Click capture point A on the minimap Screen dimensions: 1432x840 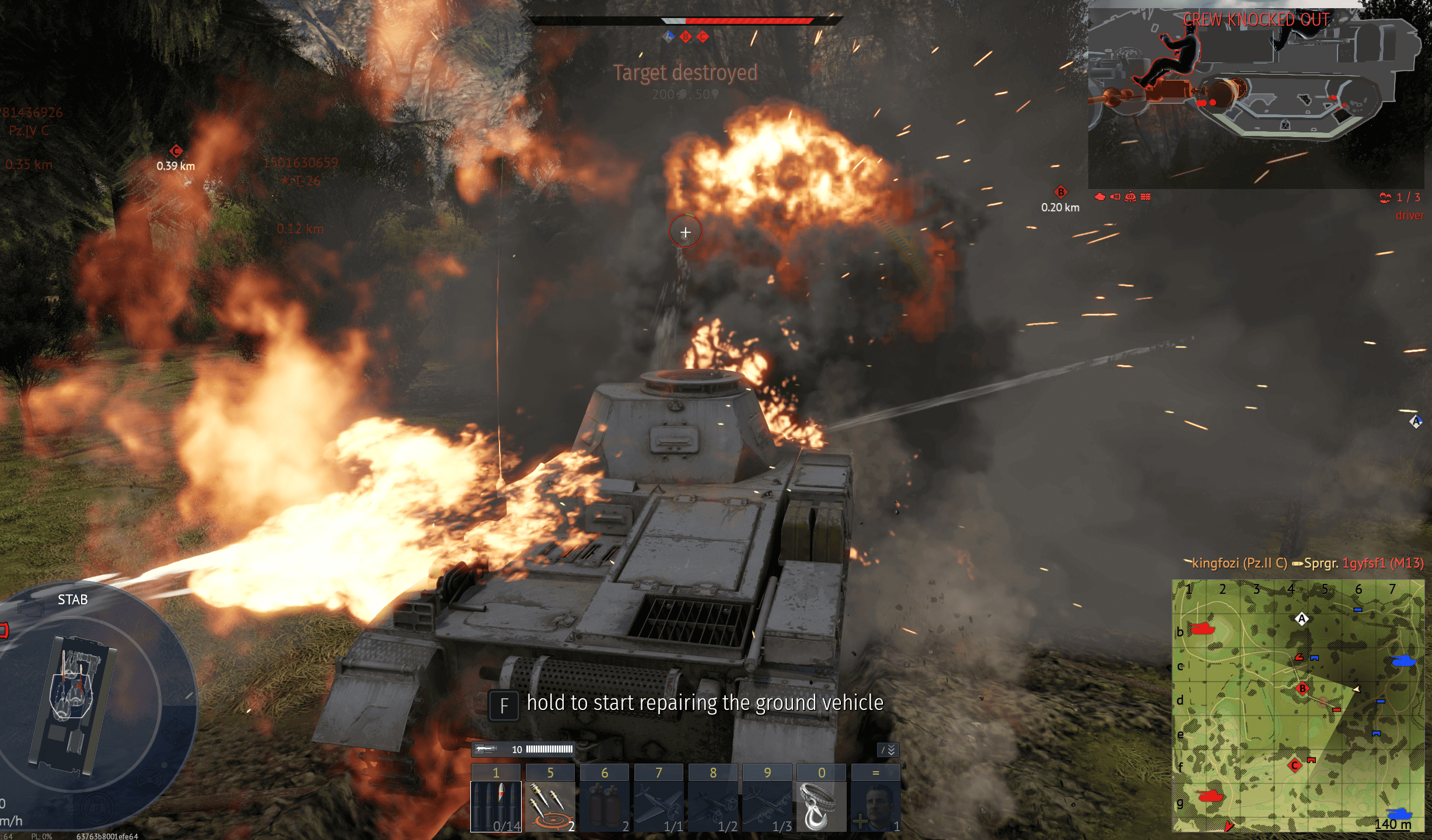1301,619
